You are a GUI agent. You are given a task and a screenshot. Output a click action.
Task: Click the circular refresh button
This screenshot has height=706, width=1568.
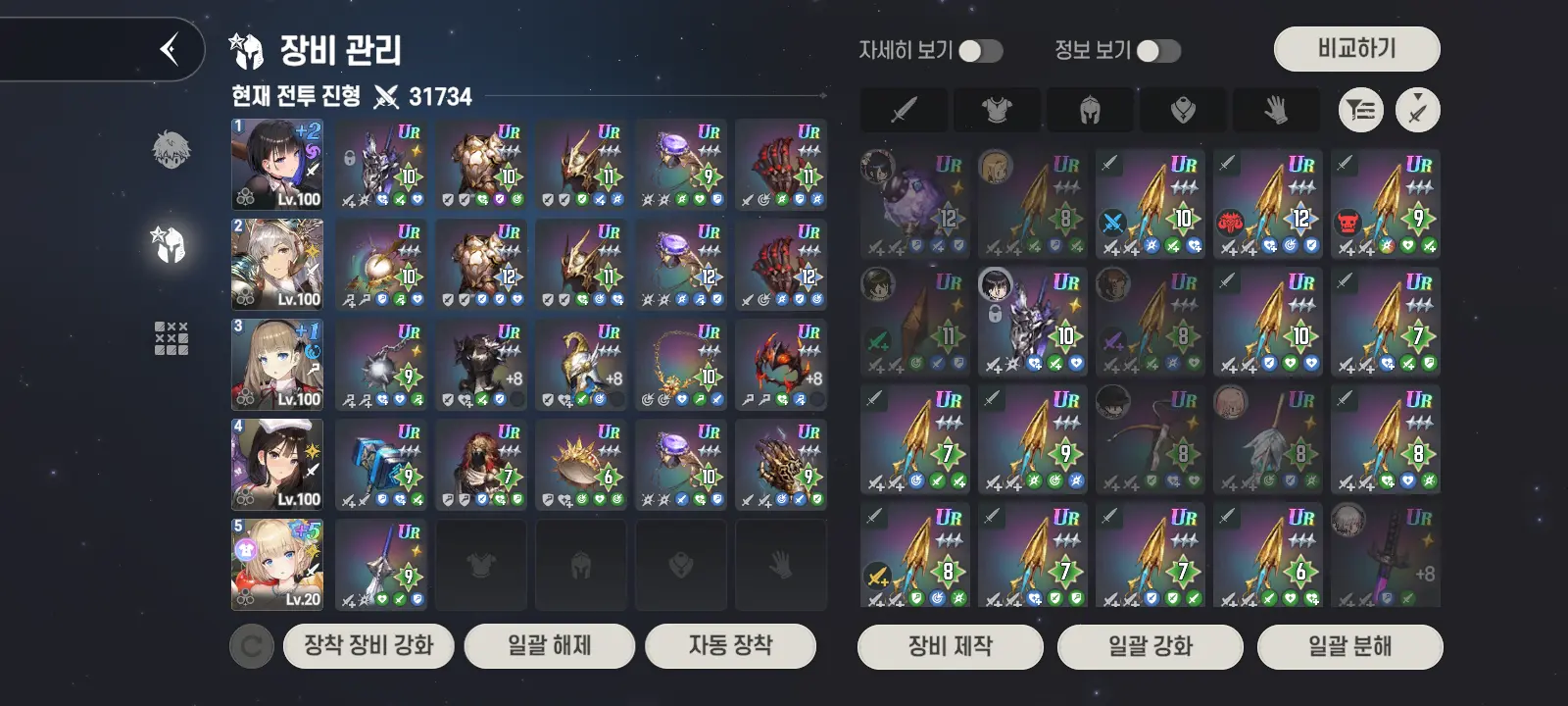pos(252,647)
